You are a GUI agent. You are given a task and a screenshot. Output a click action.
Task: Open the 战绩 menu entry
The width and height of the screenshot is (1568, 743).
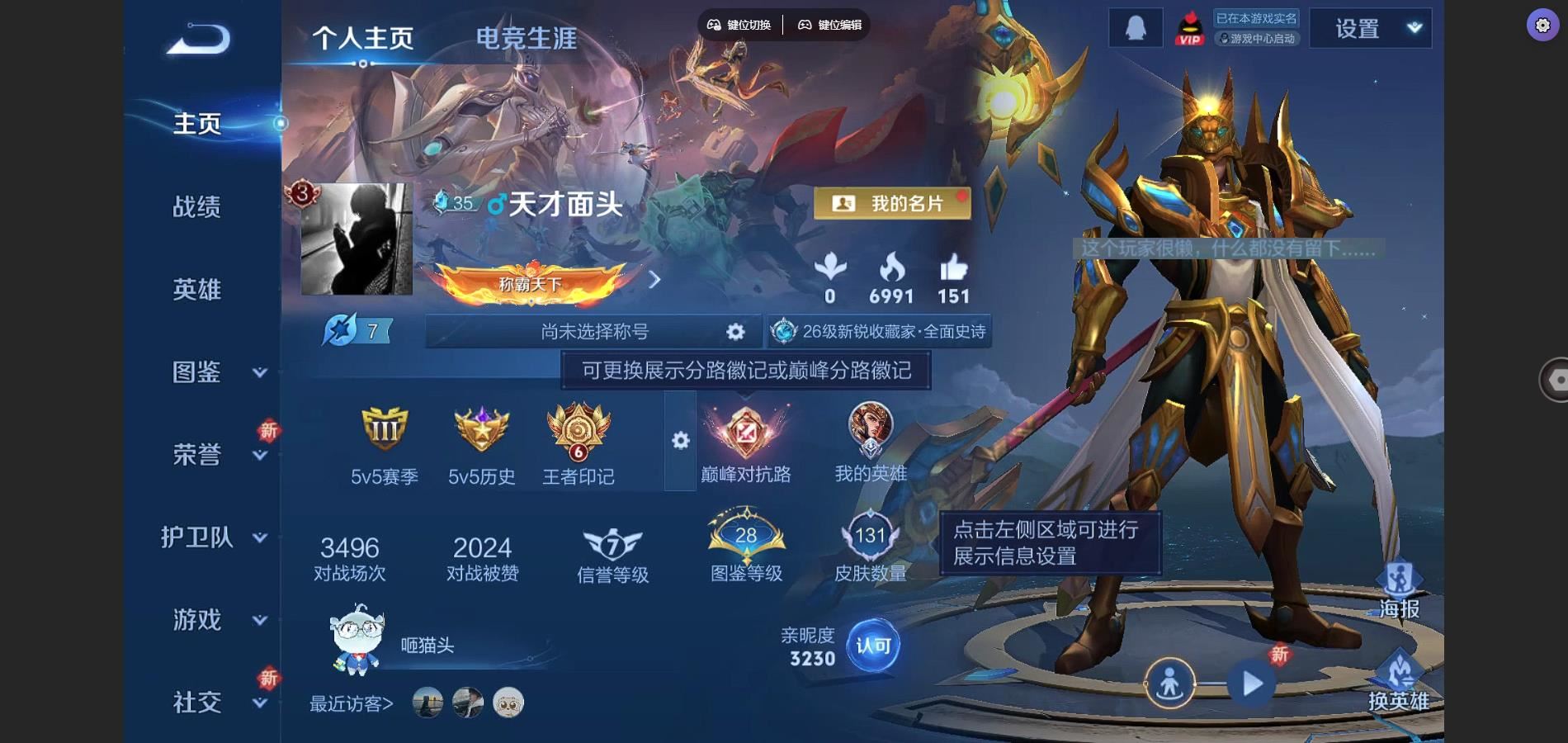[x=196, y=206]
